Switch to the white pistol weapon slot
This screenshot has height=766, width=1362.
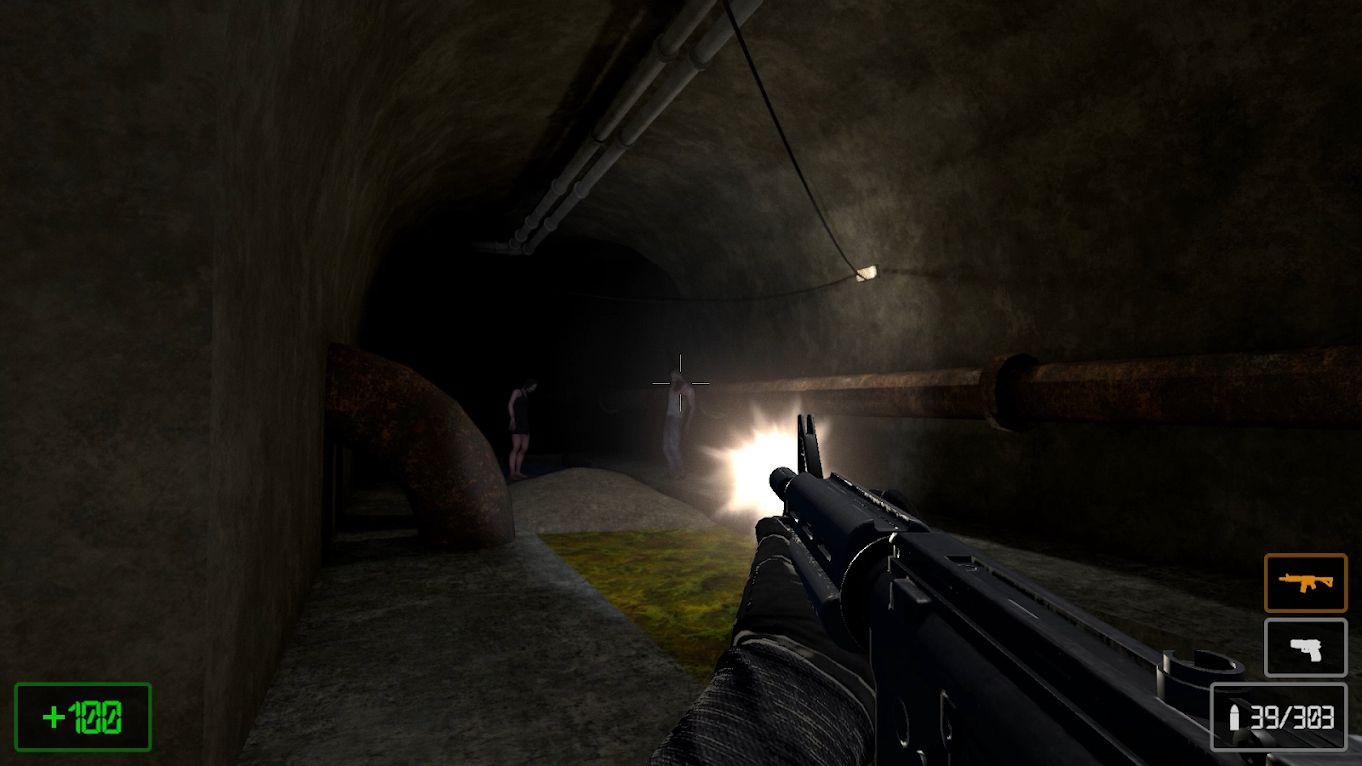click(x=1305, y=648)
